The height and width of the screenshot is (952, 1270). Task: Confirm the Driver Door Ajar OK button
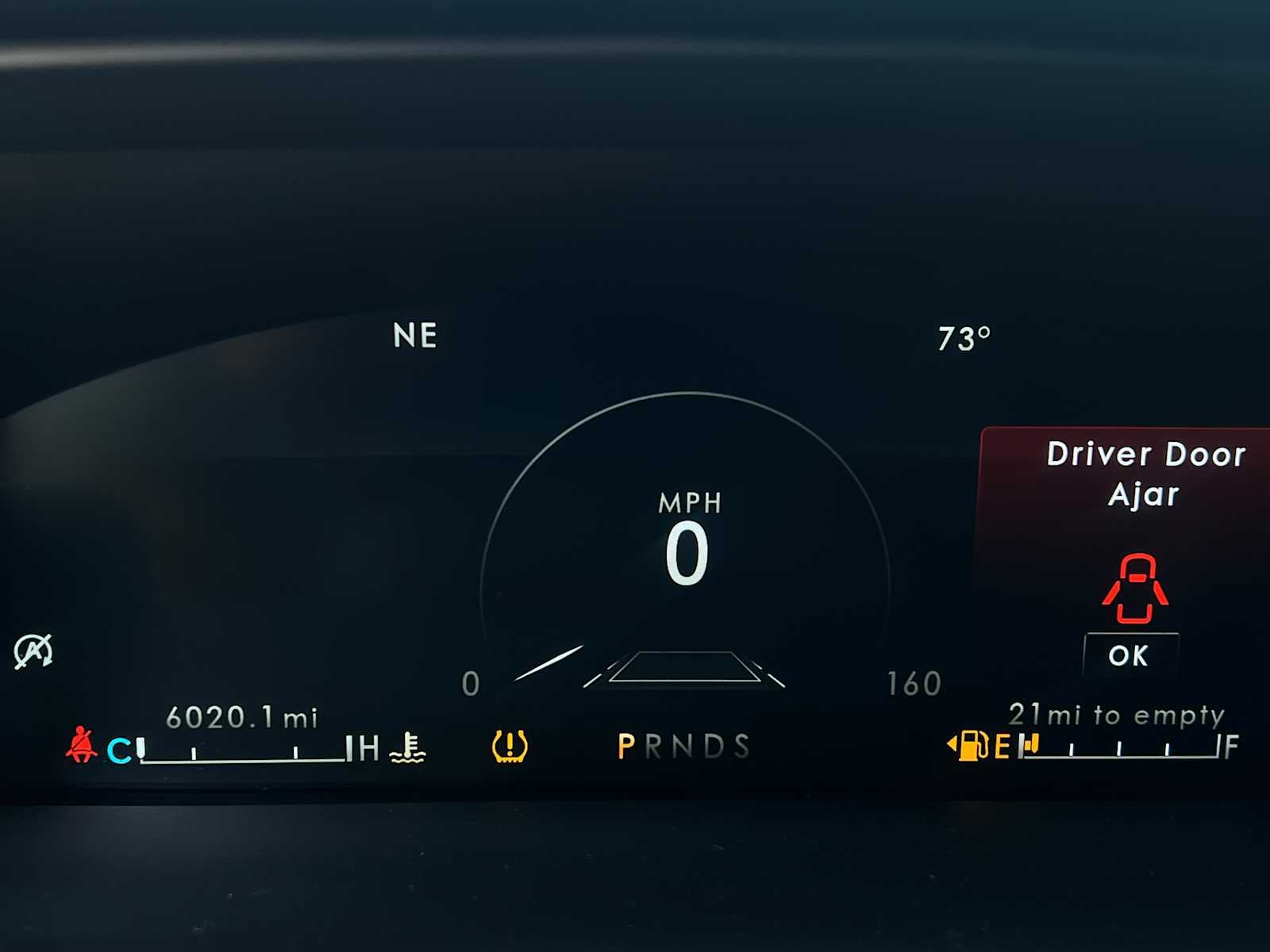pos(1130,655)
